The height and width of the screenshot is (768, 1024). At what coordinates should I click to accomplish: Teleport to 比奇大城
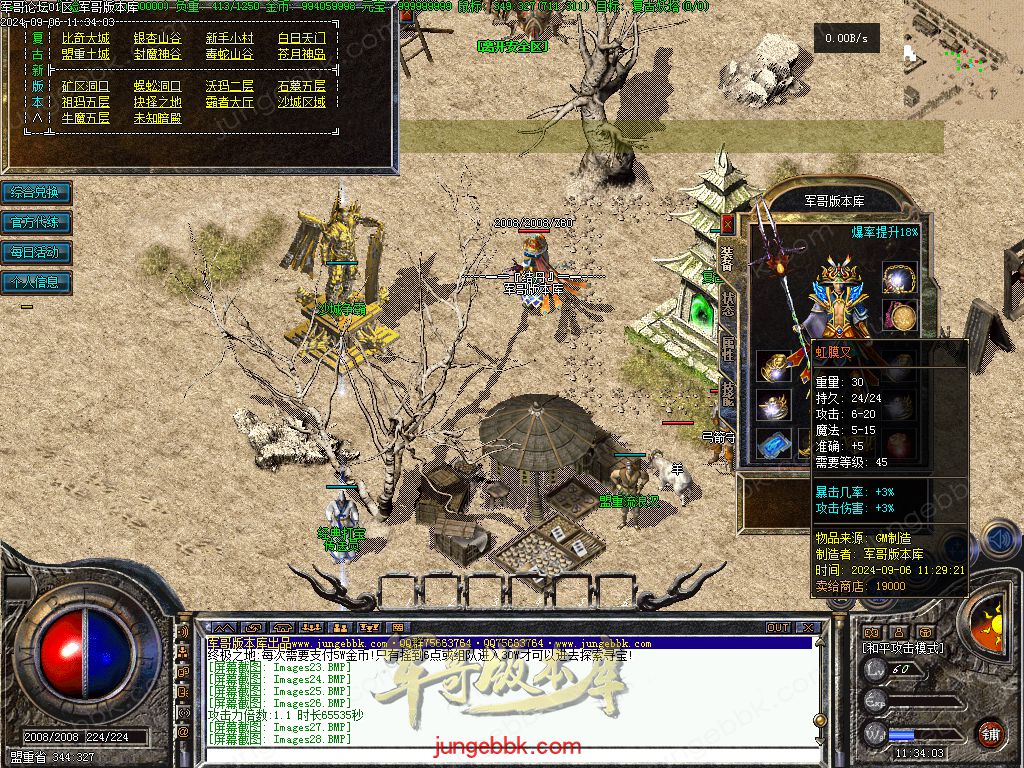click(x=85, y=38)
